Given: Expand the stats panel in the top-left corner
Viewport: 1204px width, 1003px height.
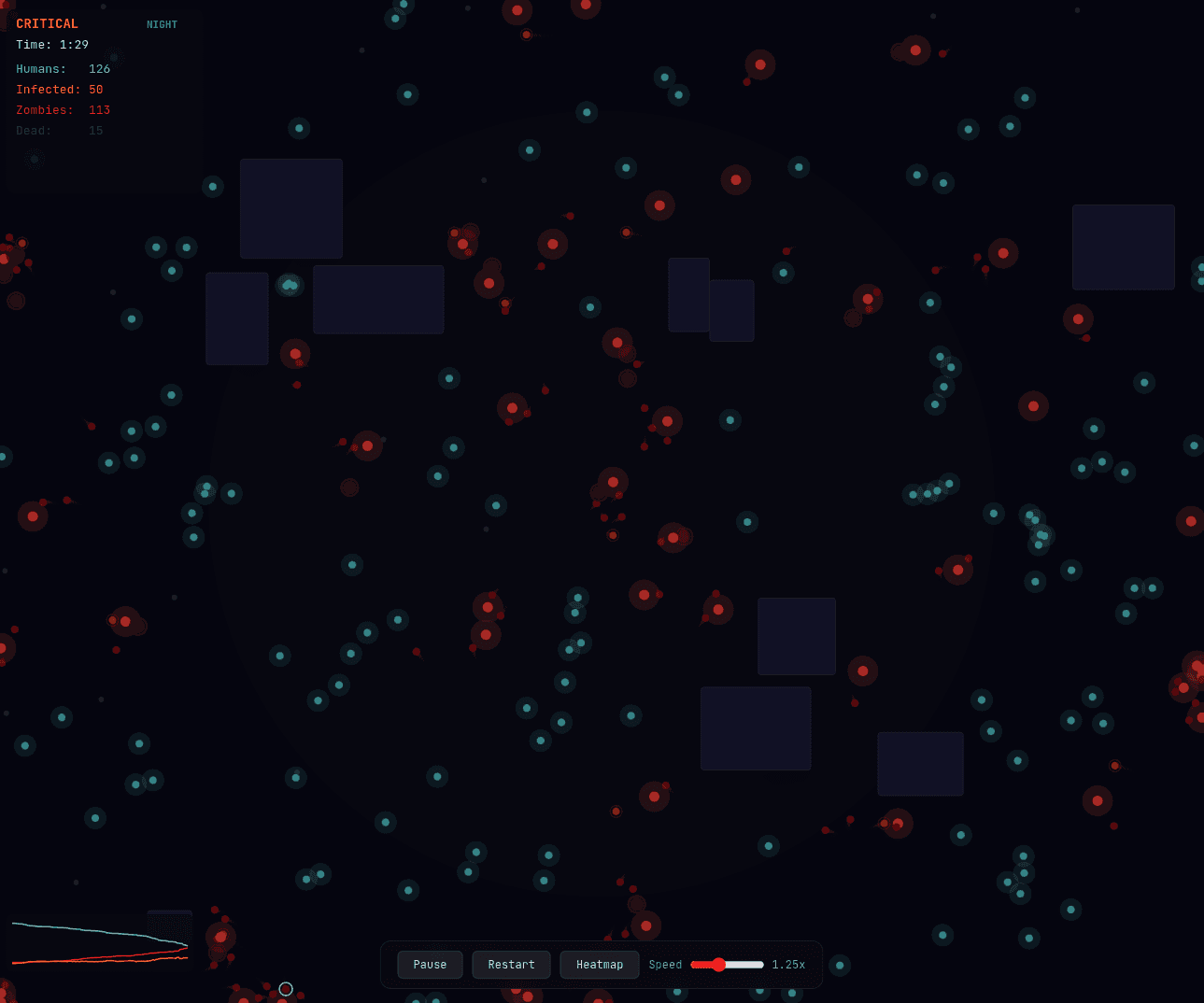Looking at the screenshot, I should pos(104,98).
